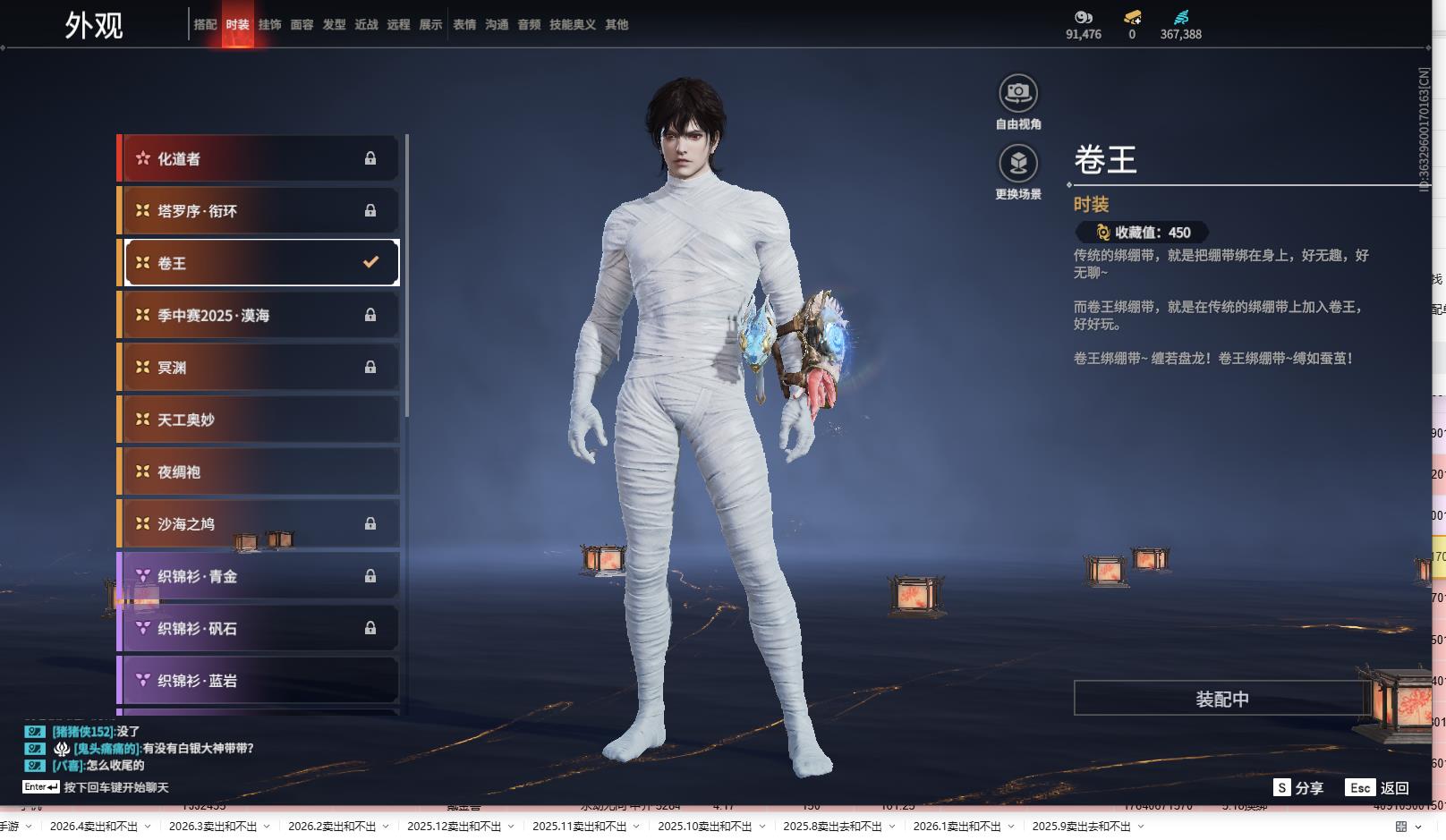
Task: Open the 技能奥义 tab
Action: (572, 25)
